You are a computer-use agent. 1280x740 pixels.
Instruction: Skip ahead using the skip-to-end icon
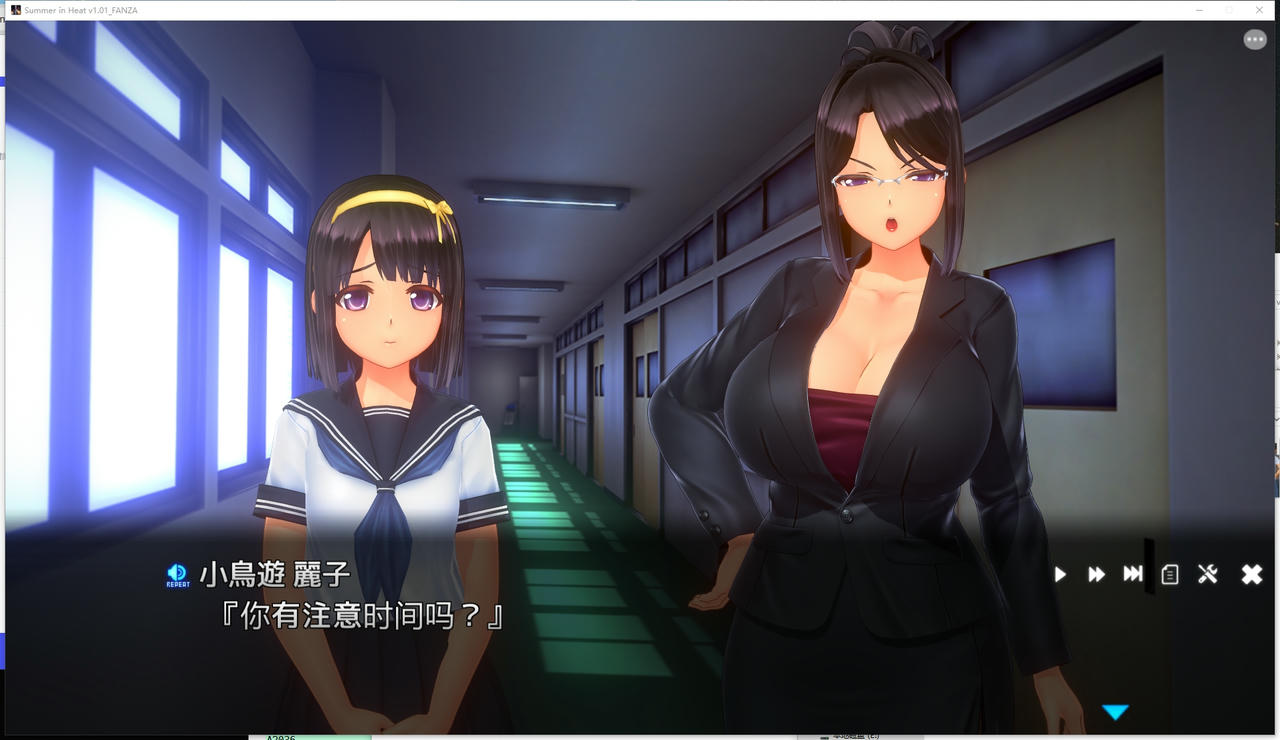point(1133,574)
